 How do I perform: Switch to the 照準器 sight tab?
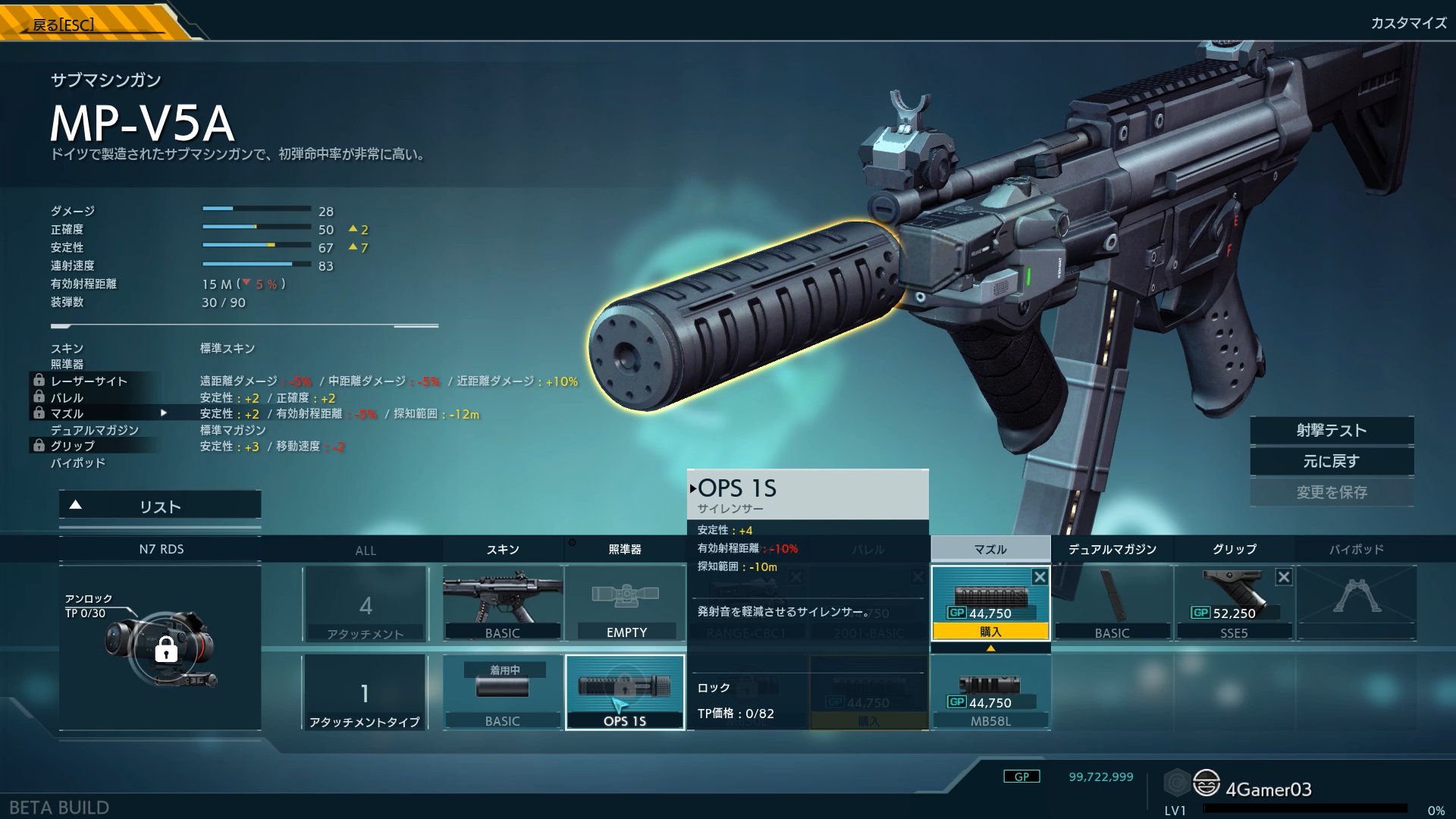coord(625,550)
